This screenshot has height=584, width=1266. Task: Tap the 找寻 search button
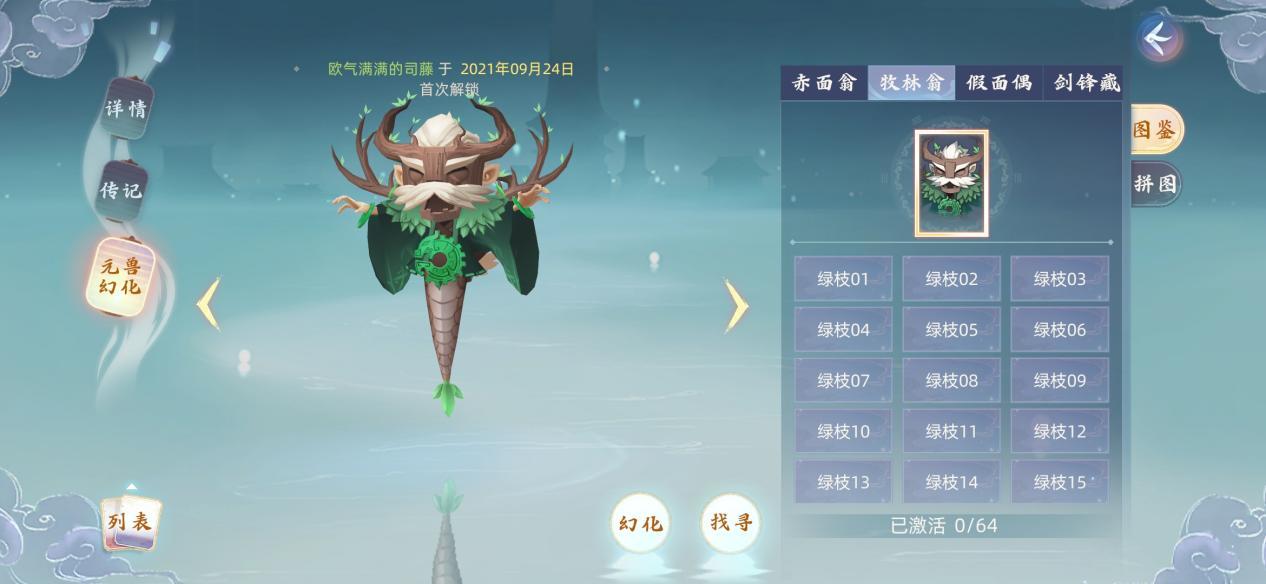(730, 522)
